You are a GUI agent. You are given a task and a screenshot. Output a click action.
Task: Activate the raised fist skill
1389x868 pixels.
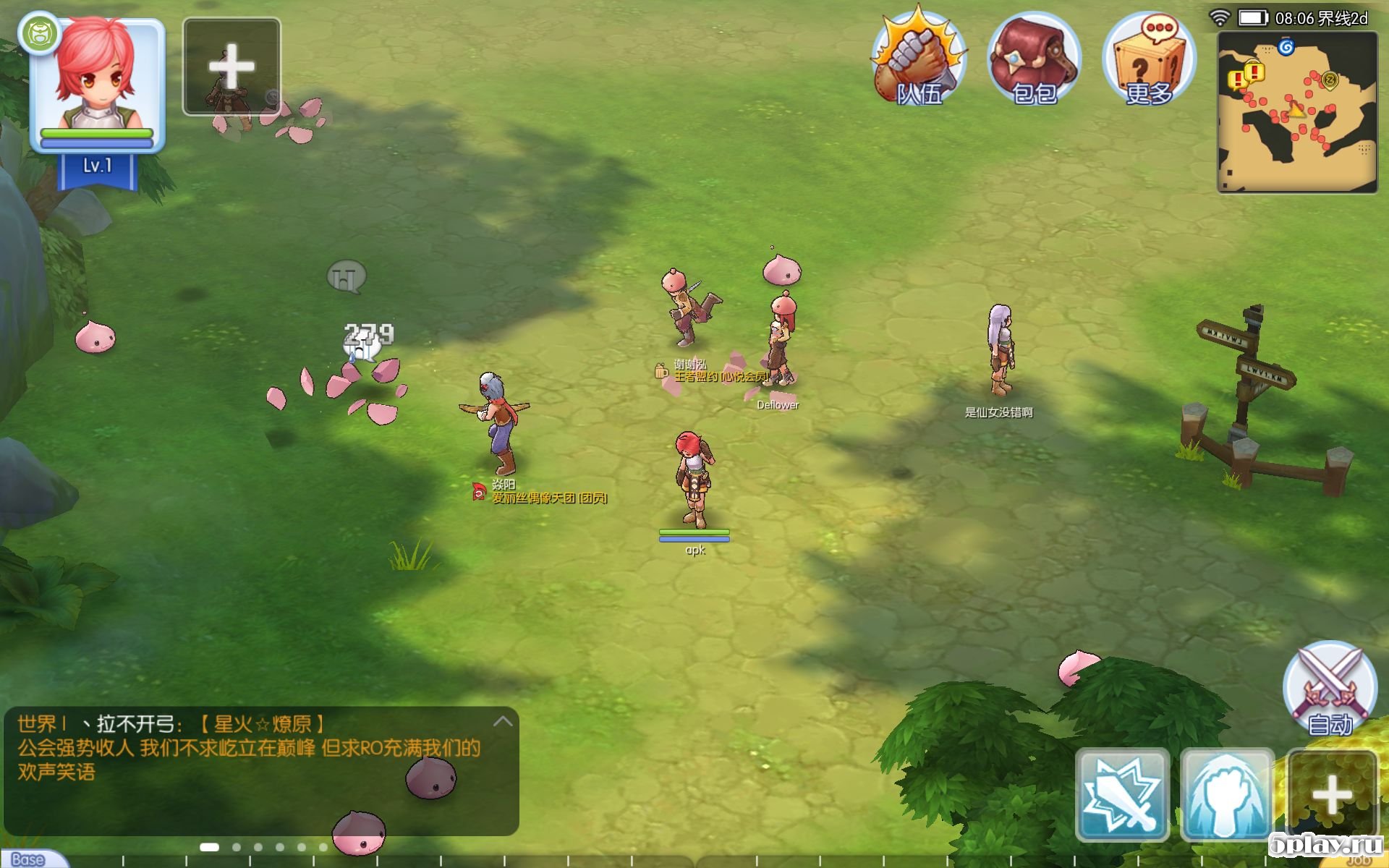[1227, 794]
